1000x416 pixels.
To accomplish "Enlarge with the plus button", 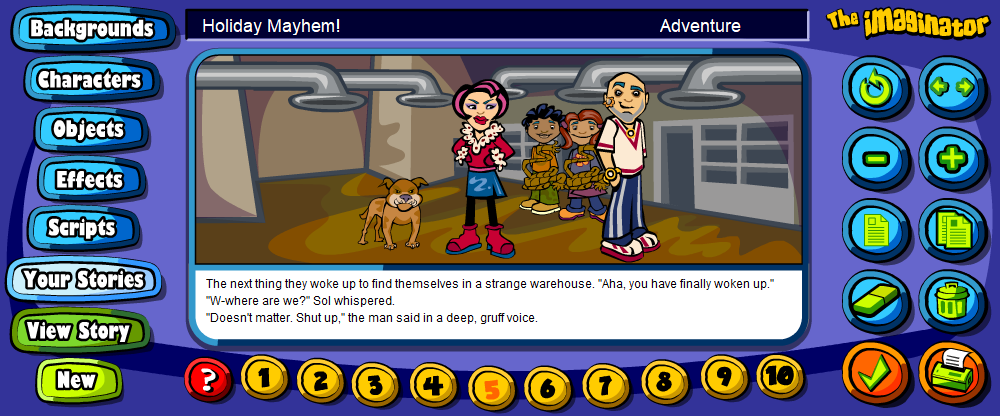I will 951,158.
